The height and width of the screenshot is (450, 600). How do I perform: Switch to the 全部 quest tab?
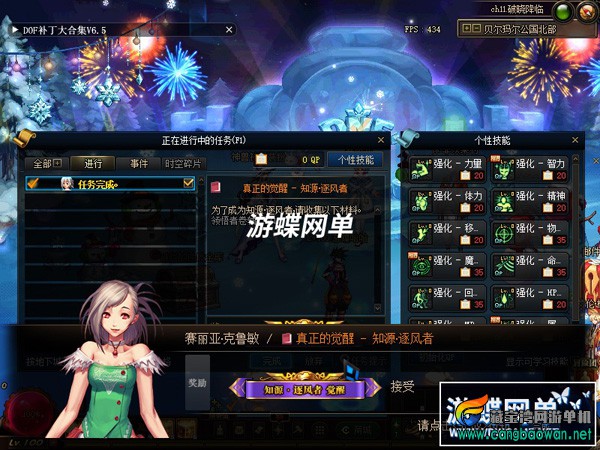click(x=46, y=163)
